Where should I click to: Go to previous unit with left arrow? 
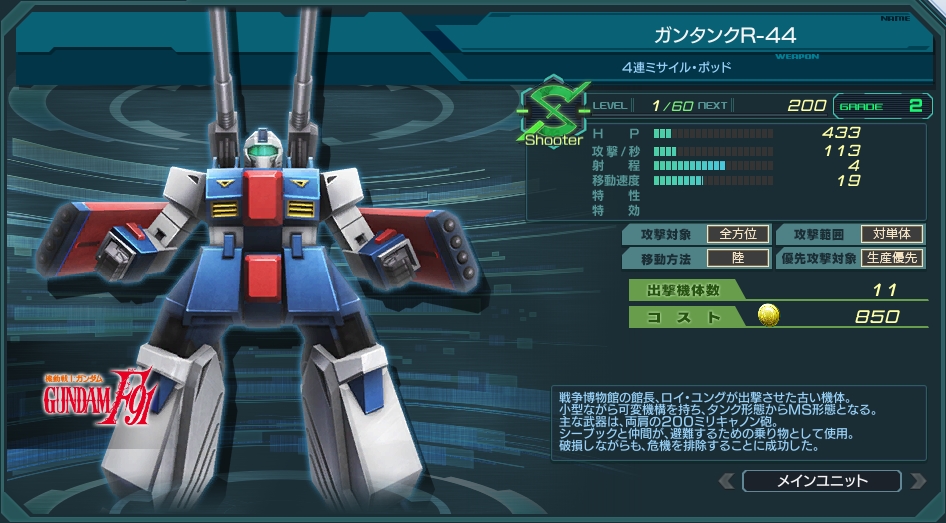(727, 481)
